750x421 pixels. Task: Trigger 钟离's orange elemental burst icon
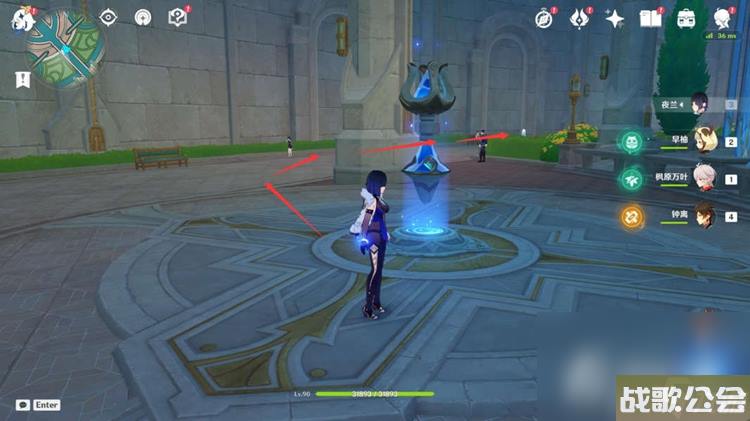point(632,215)
